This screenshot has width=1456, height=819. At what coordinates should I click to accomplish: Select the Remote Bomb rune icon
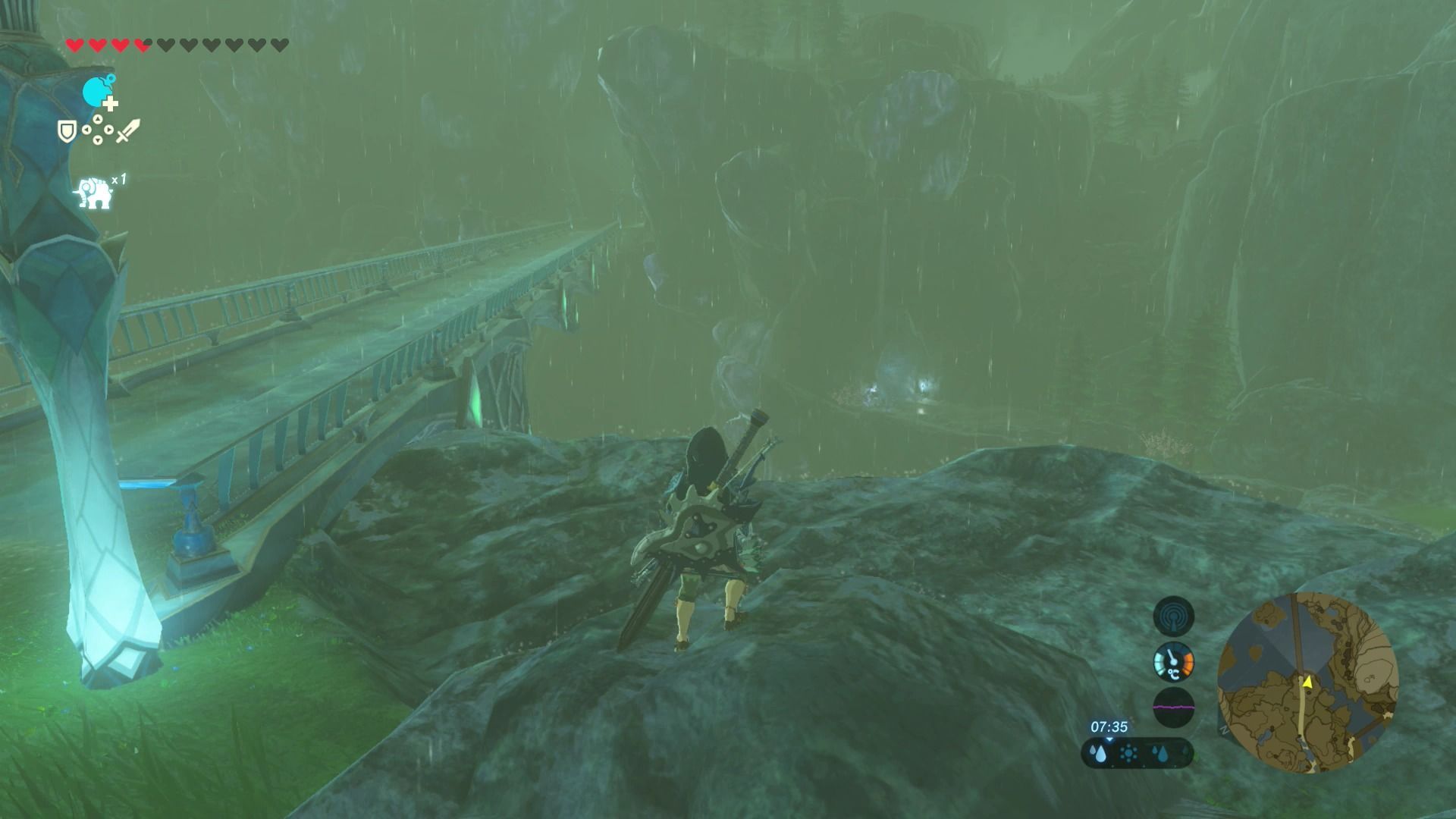(x=97, y=93)
